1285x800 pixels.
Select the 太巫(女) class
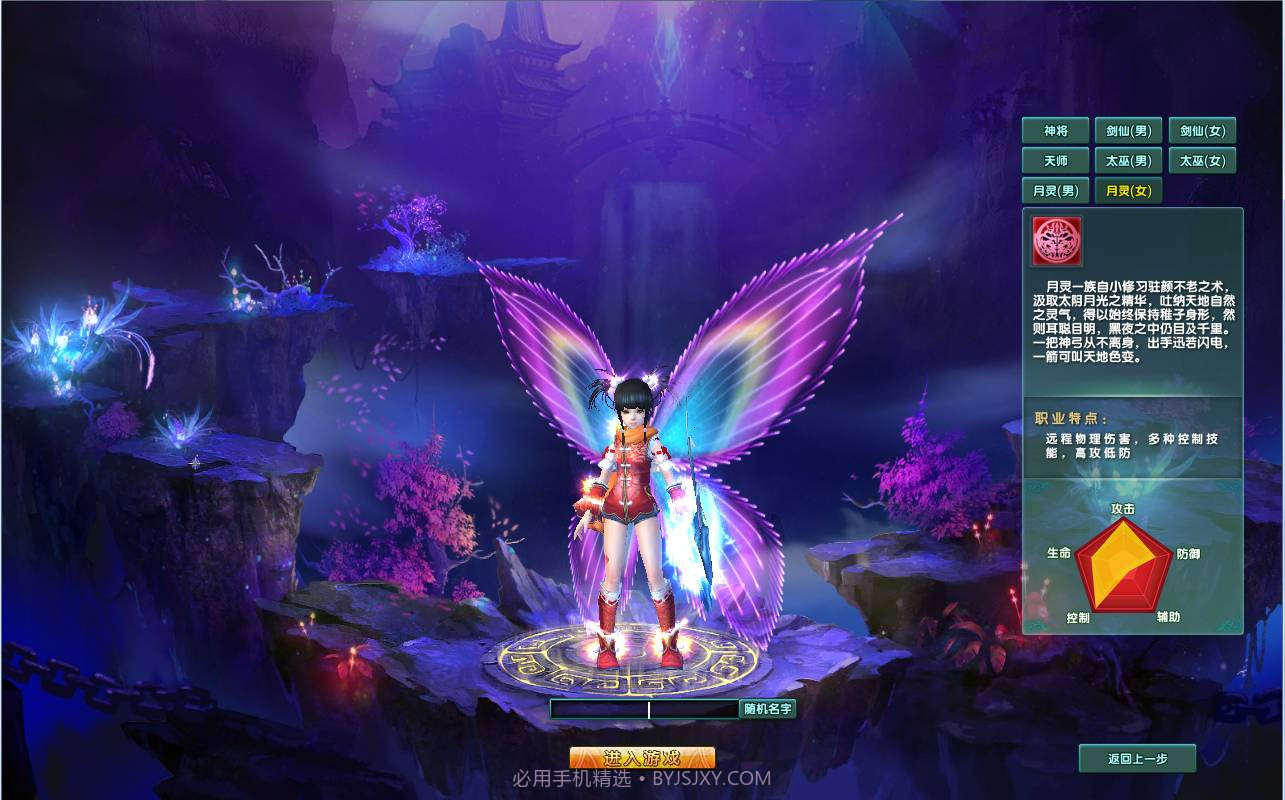point(1201,160)
